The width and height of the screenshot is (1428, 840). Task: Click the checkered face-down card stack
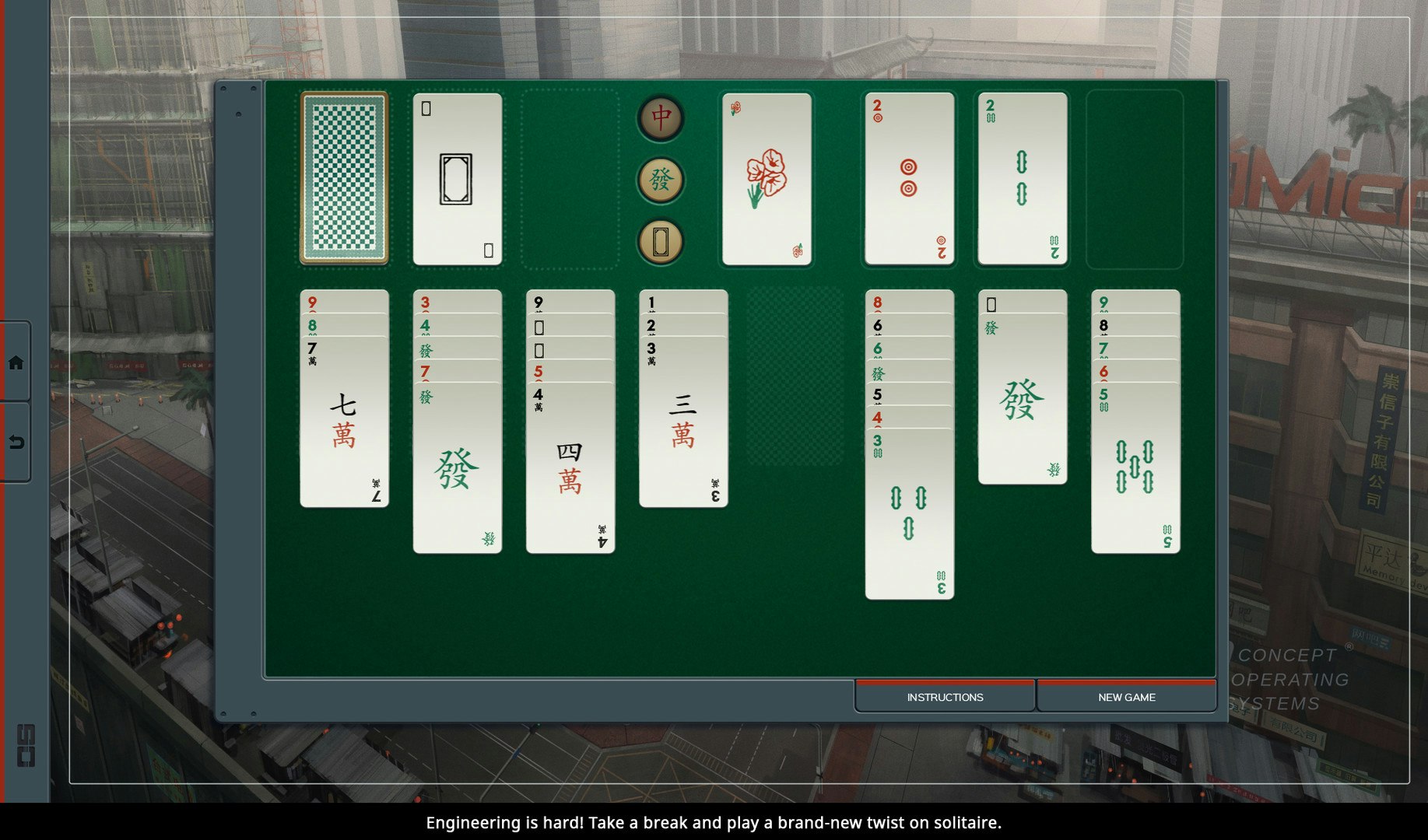(343, 177)
